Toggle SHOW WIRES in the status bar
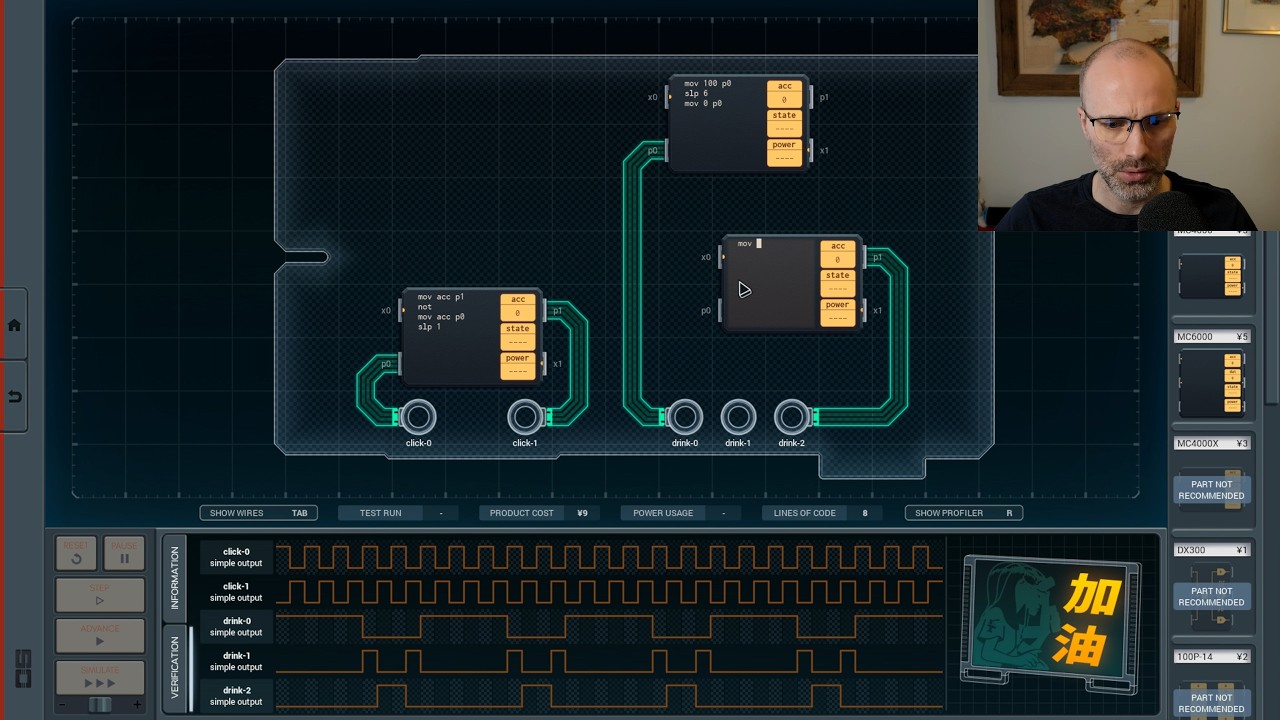The height and width of the screenshot is (720, 1280). click(x=257, y=512)
